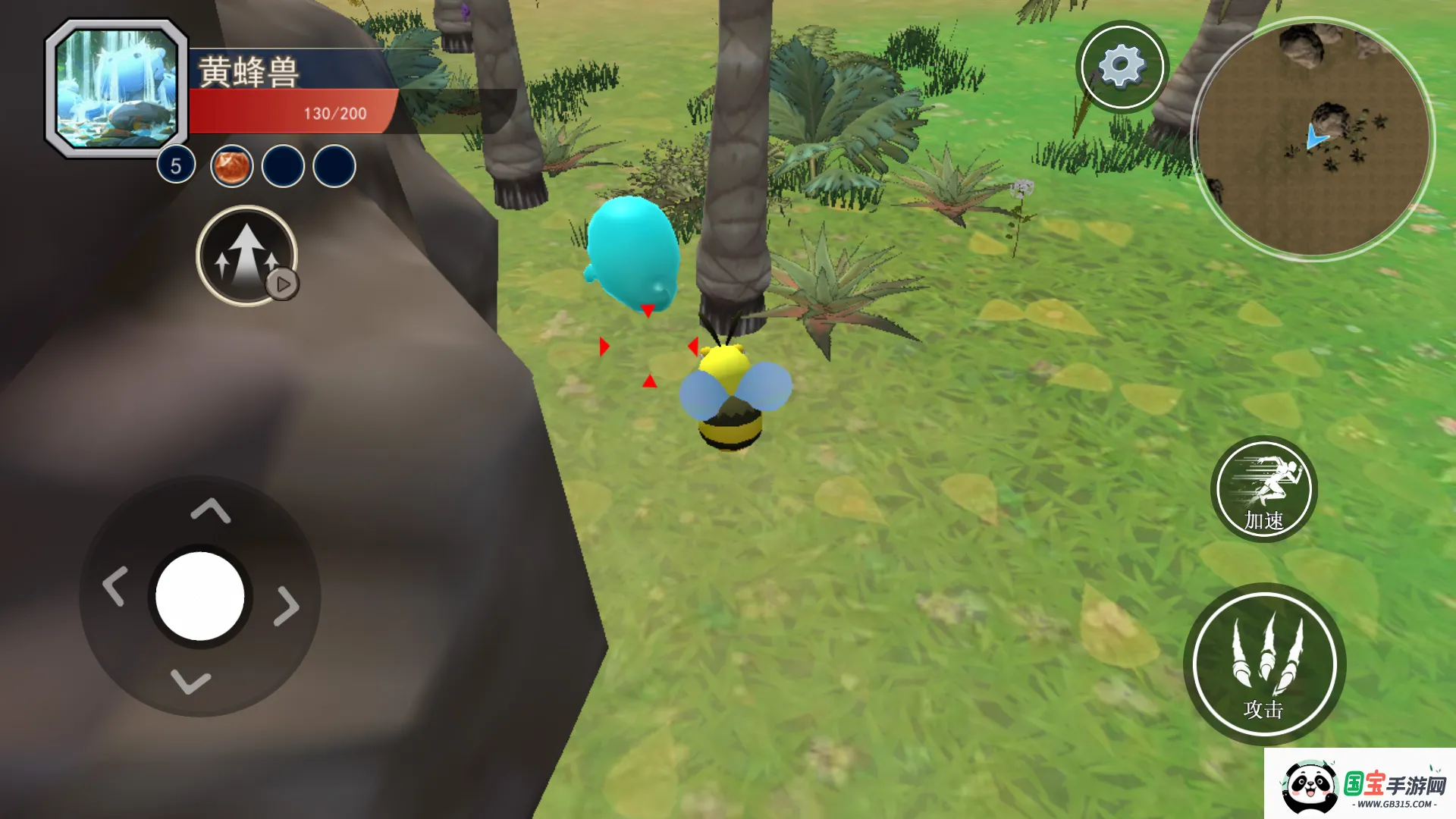Click the white joystick center knob
This screenshot has height=819, width=1456.
tap(200, 596)
